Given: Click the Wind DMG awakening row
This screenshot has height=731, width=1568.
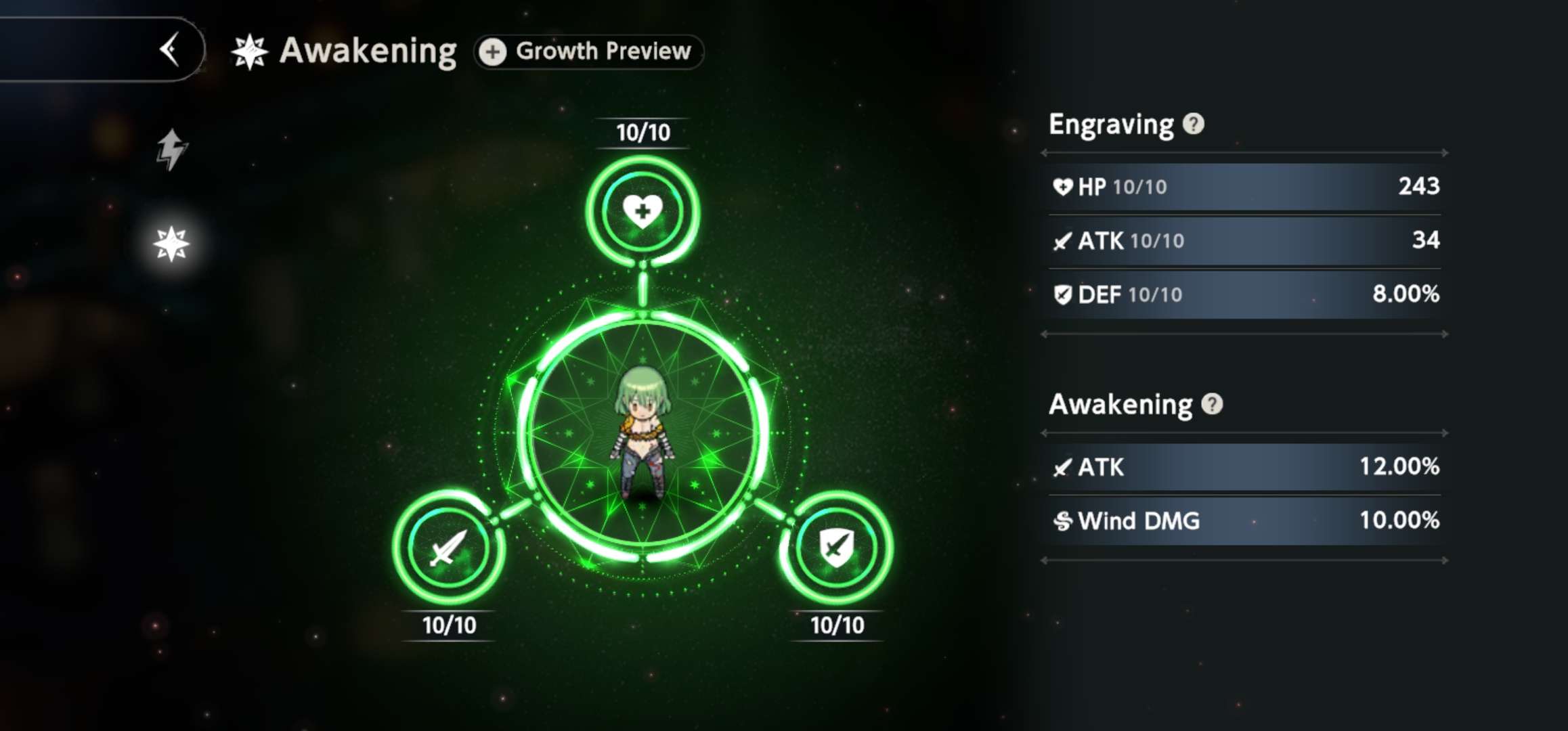Looking at the screenshot, I should [1244, 520].
